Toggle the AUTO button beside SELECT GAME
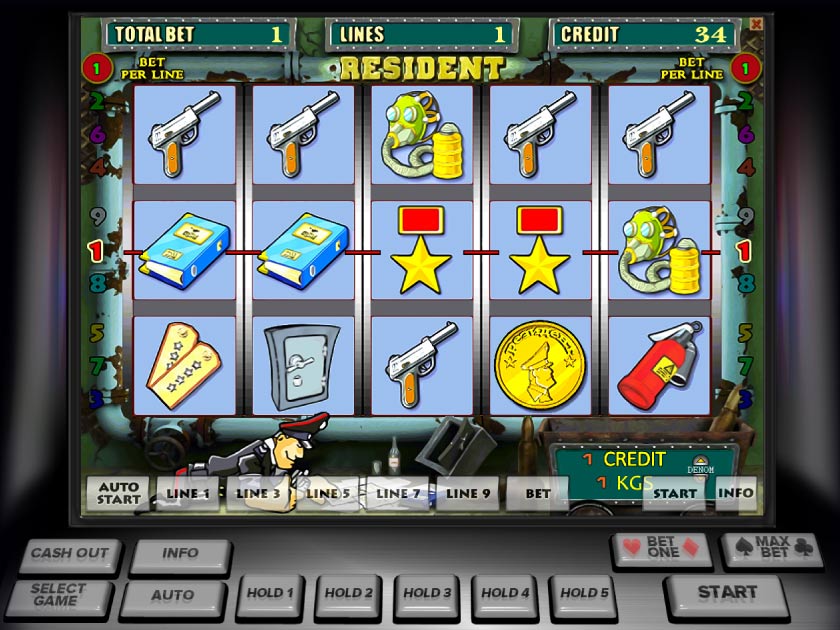Screen dimensions: 840x630 pos(172,596)
